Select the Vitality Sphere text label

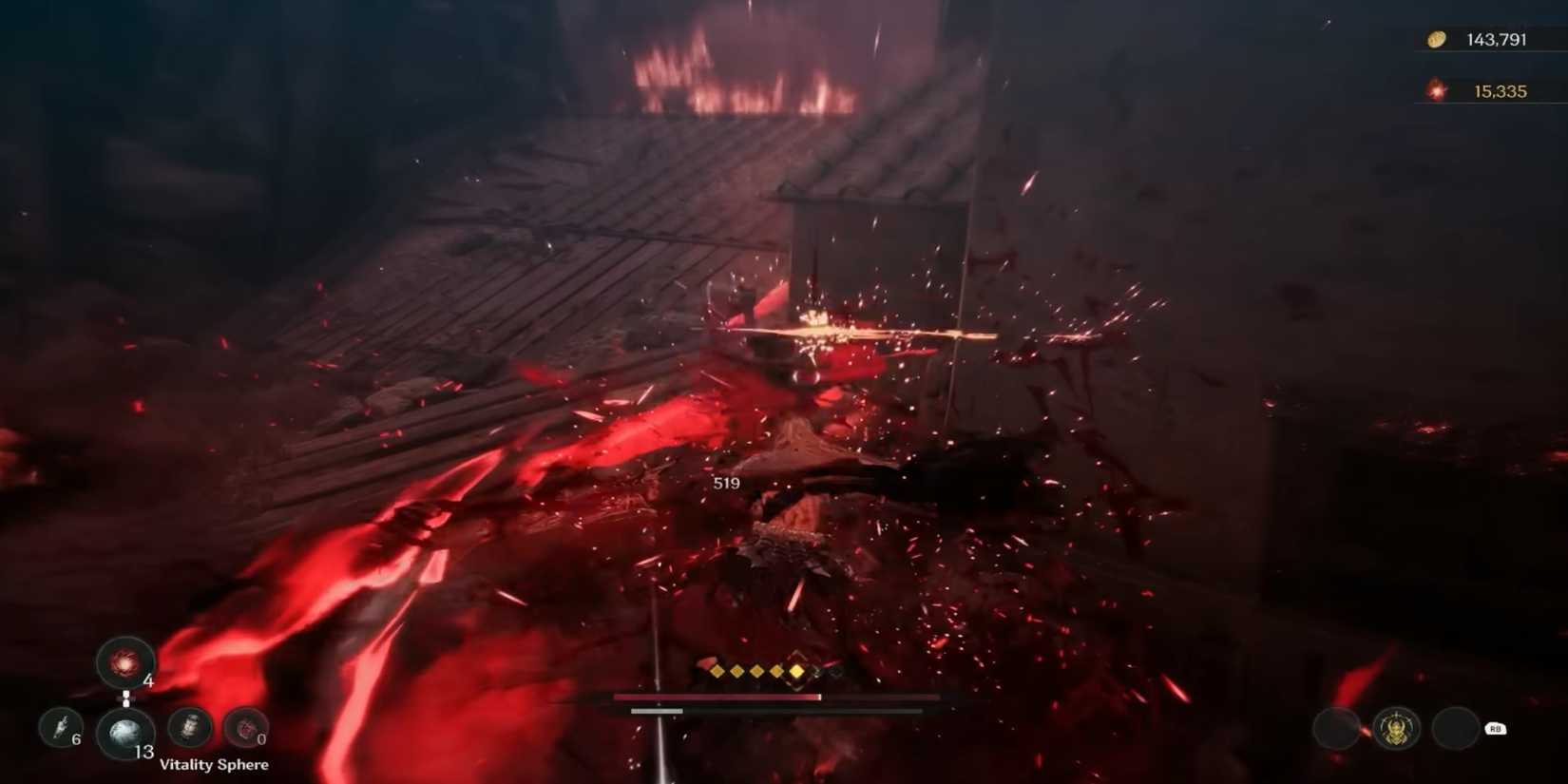pos(214,763)
